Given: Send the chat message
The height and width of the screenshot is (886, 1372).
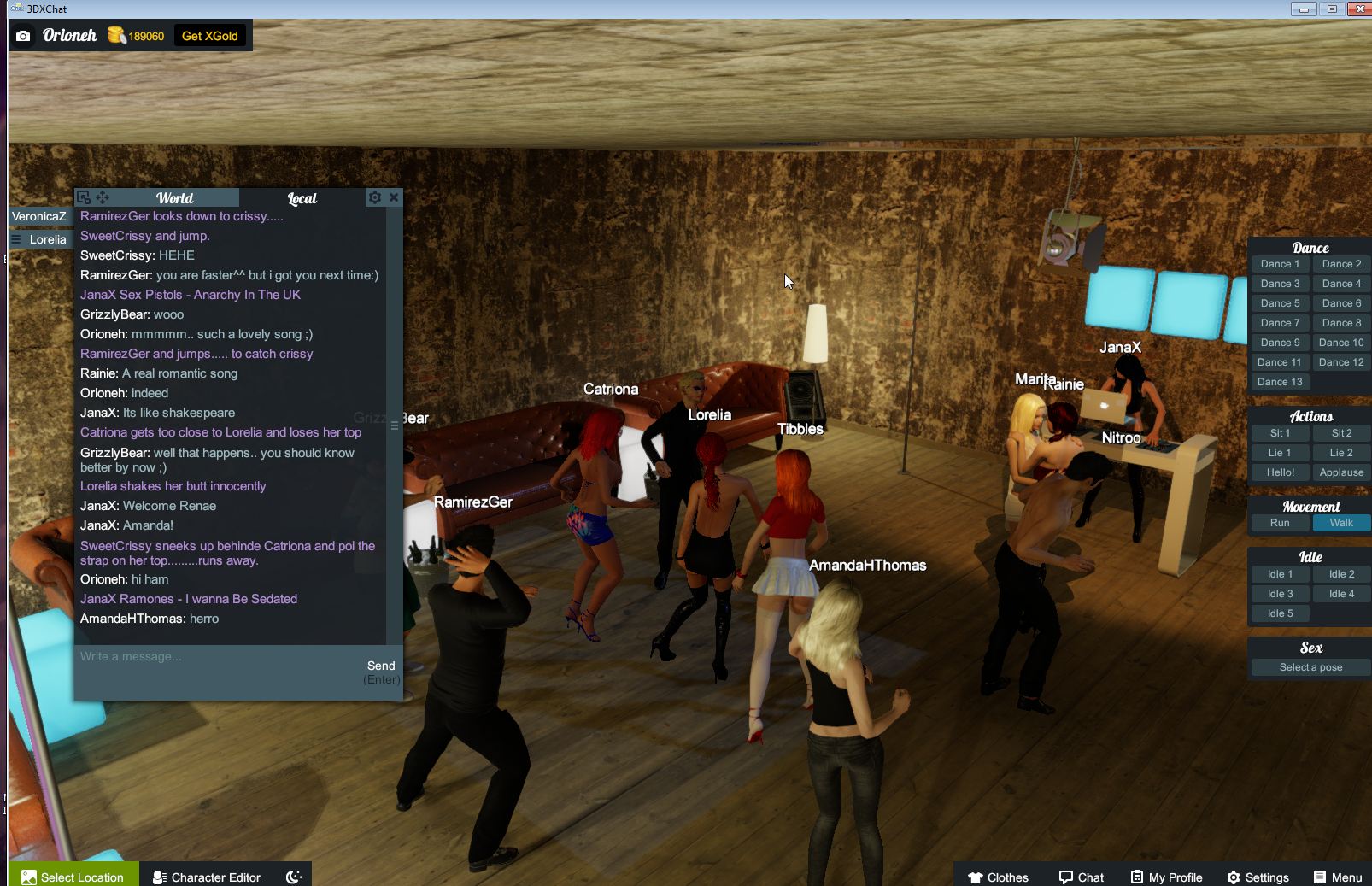Looking at the screenshot, I should pyautogui.click(x=381, y=666).
